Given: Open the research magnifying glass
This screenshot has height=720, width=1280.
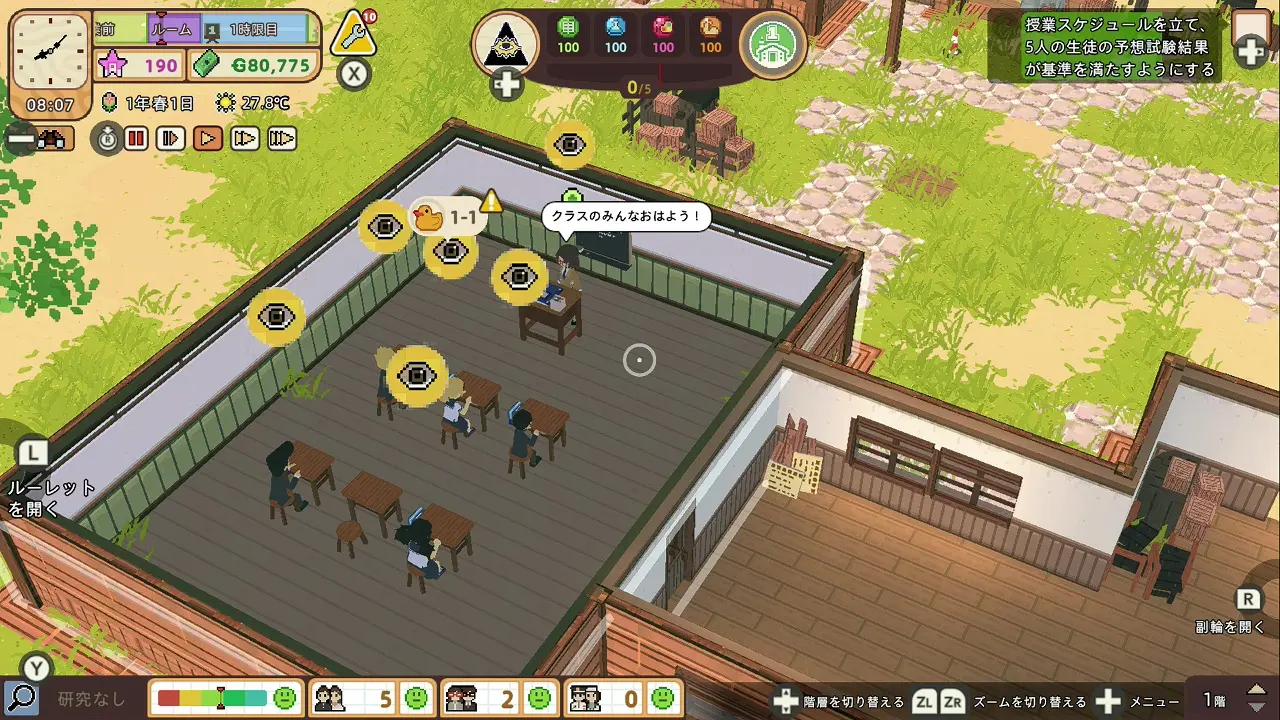Looking at the screenshot, I should point(21,697).
